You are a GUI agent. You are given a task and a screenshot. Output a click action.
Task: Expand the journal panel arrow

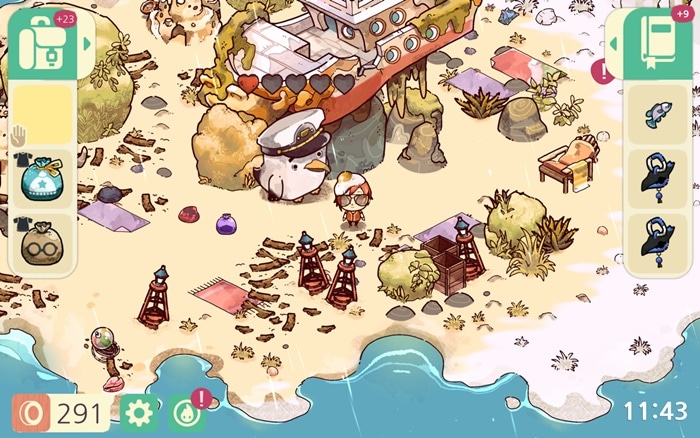614,44
